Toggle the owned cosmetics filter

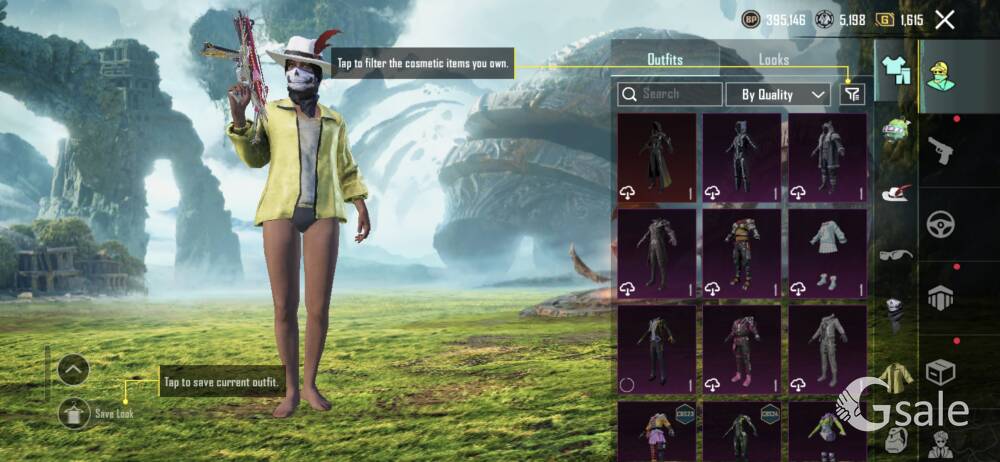(x=851, y=94)
